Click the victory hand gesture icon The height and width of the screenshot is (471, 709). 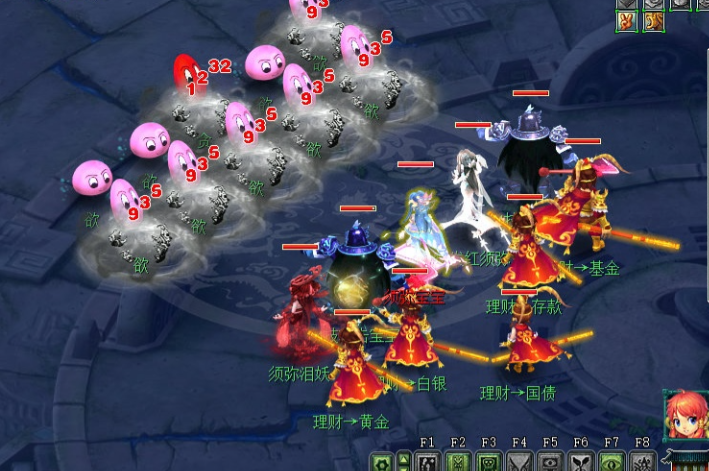pos(627,20)
